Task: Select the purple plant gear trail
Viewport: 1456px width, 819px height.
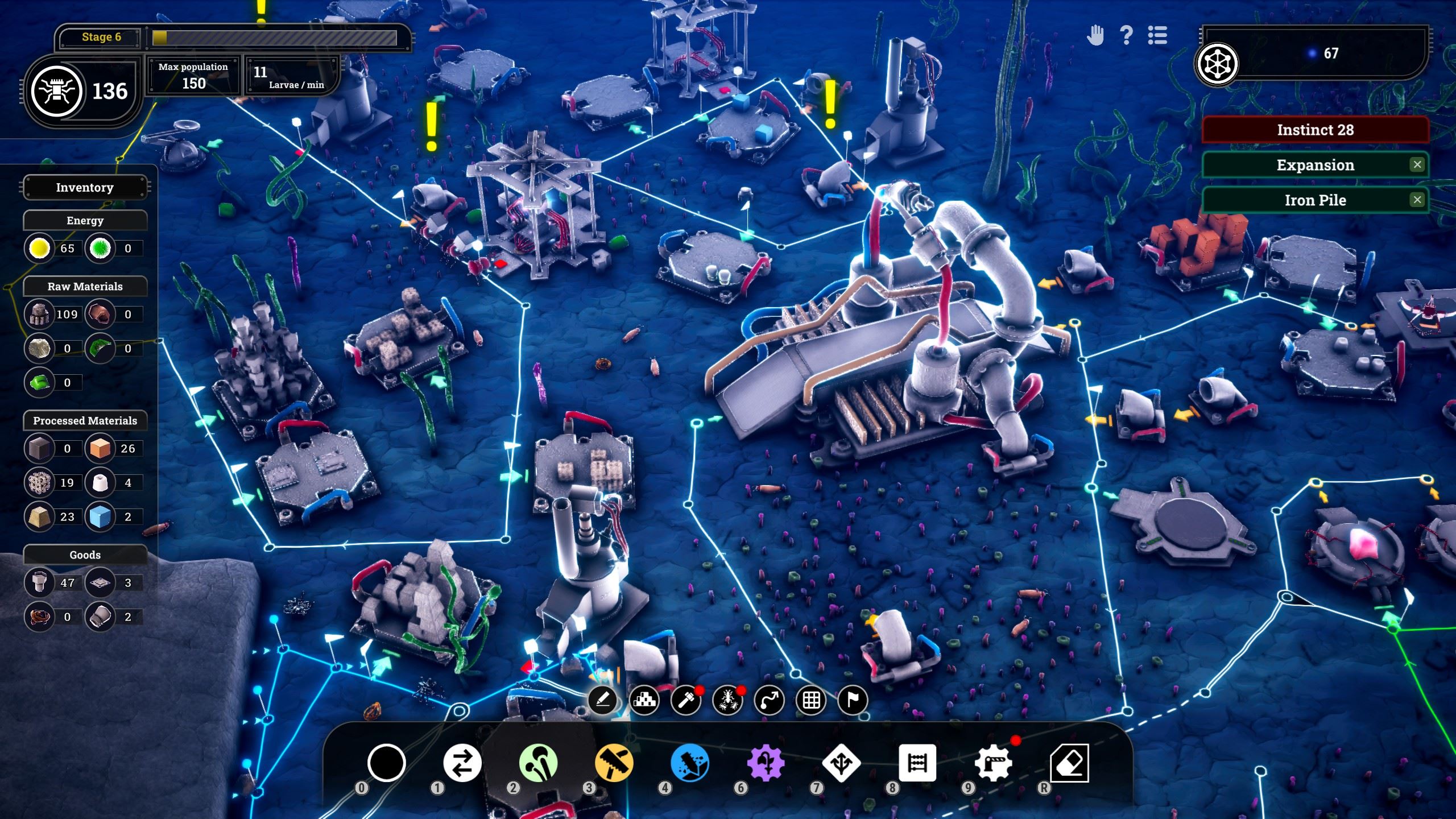Action: point(766,763)
